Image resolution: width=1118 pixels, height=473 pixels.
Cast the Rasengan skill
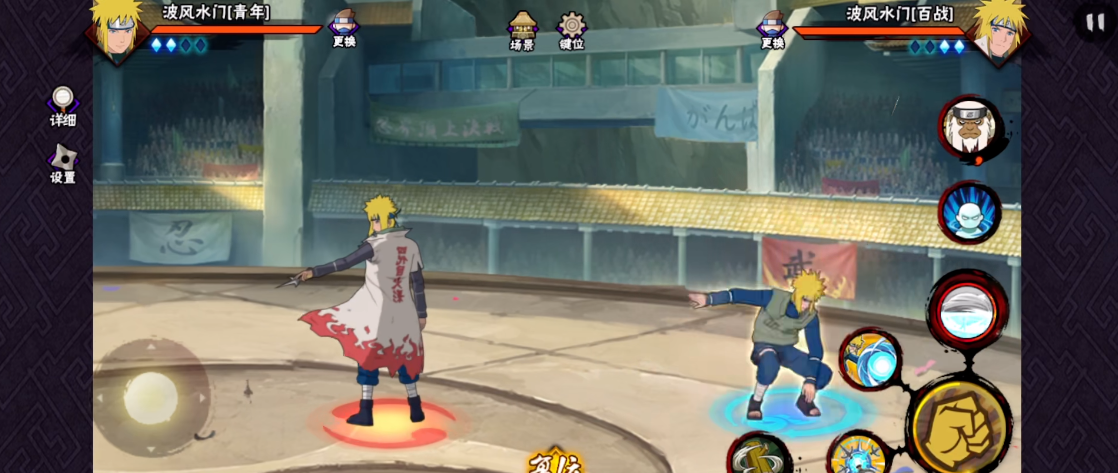click(870, 359)
